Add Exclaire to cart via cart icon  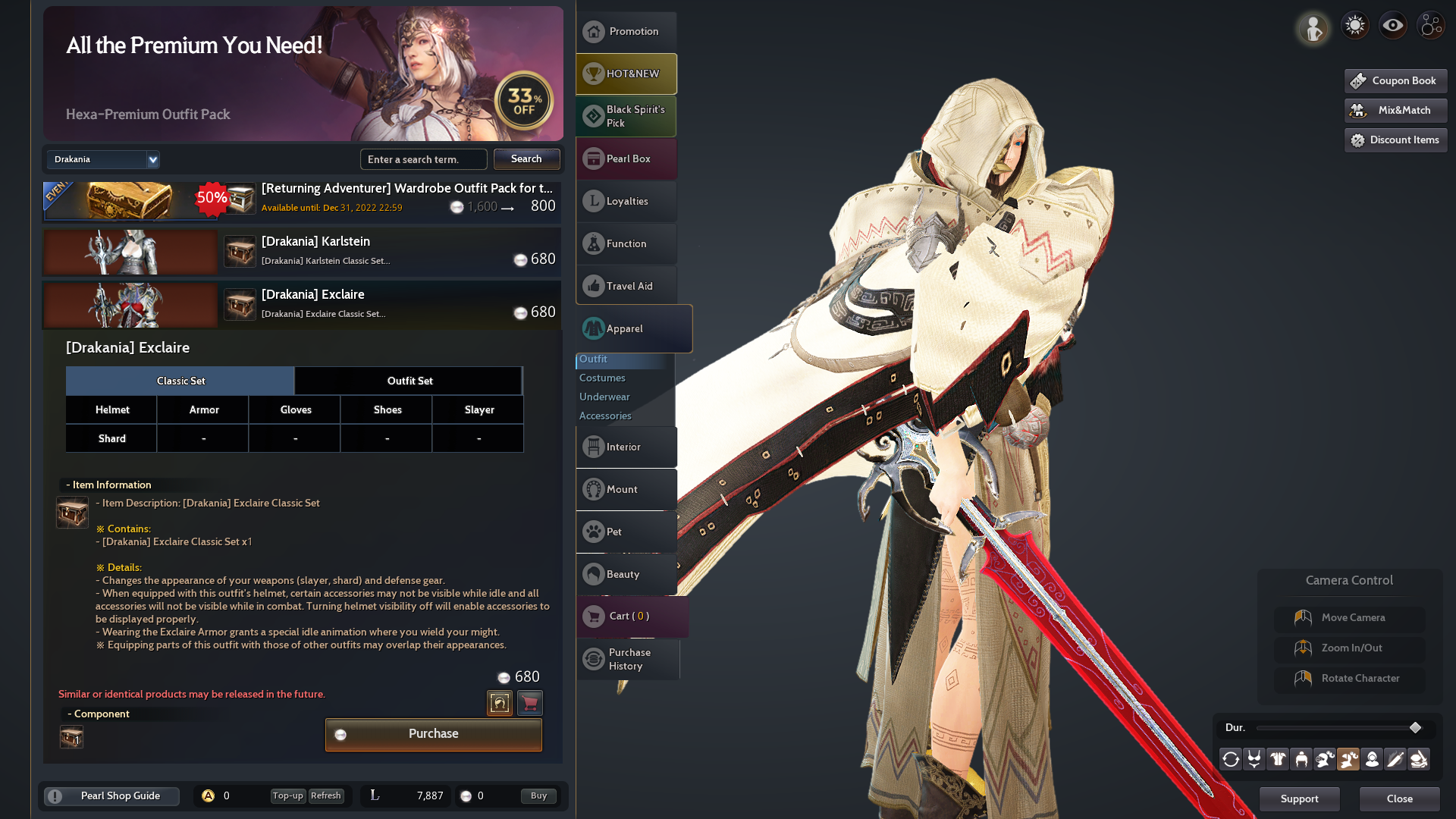pos(530,703)
